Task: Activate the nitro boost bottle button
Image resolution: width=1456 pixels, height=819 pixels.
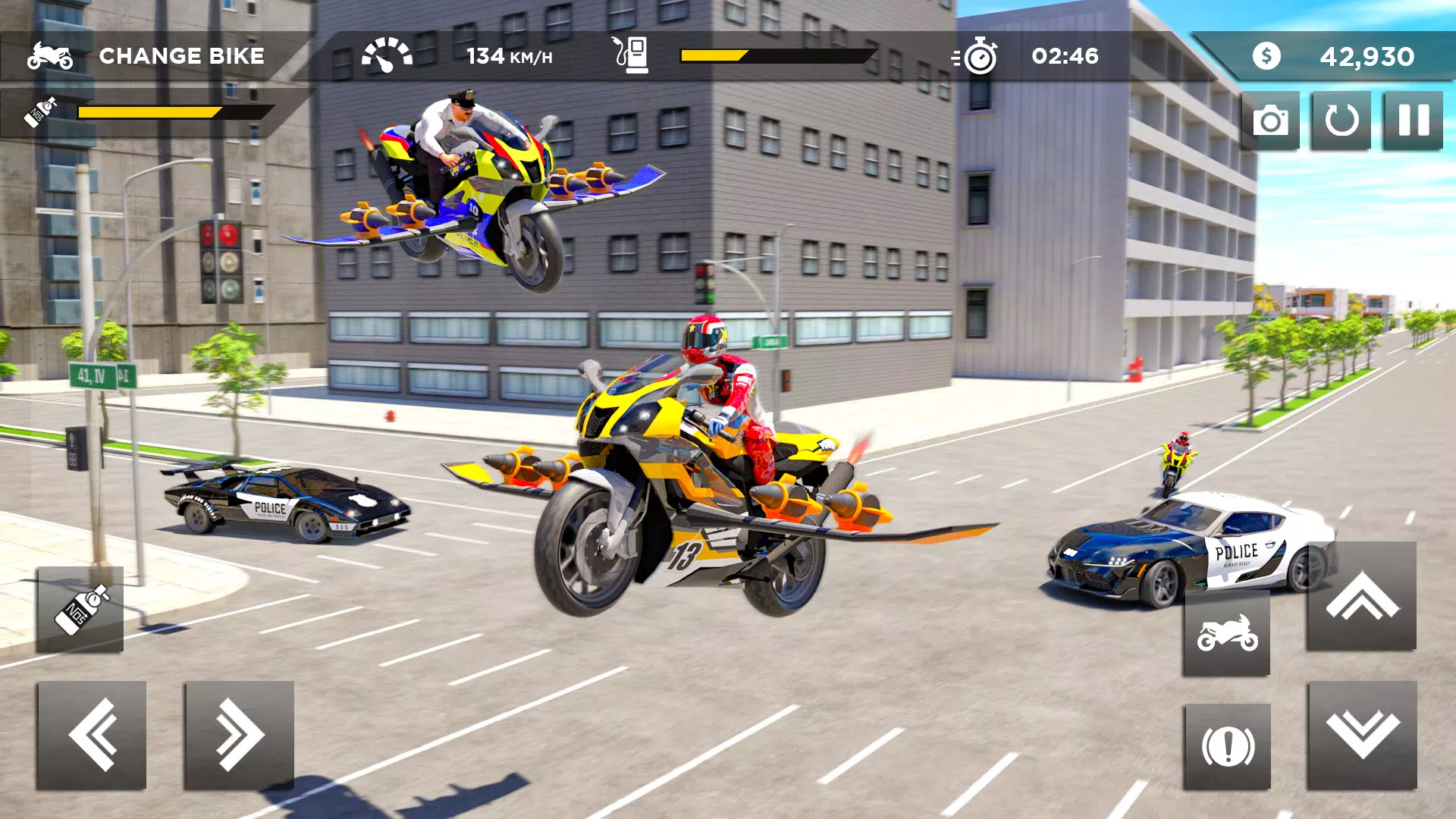Action: click(80, 610)
